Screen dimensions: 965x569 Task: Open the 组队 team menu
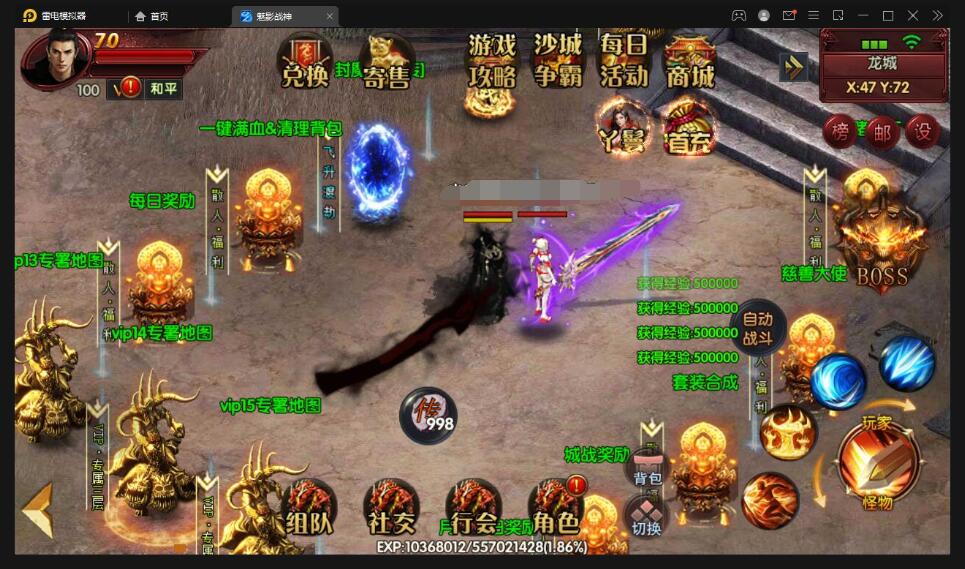click(309, 510)
